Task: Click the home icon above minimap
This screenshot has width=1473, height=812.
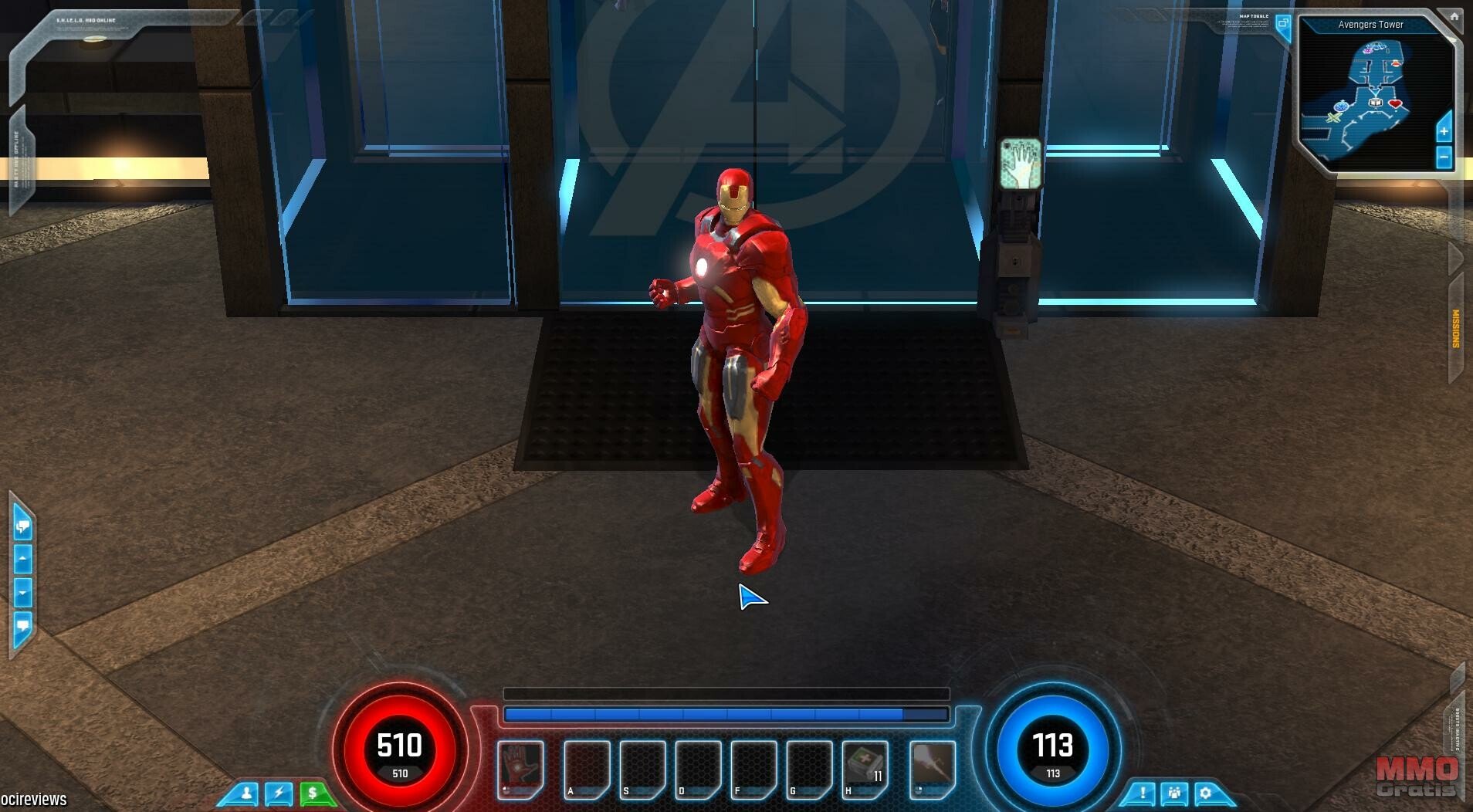Action: tap(1453, 16)
